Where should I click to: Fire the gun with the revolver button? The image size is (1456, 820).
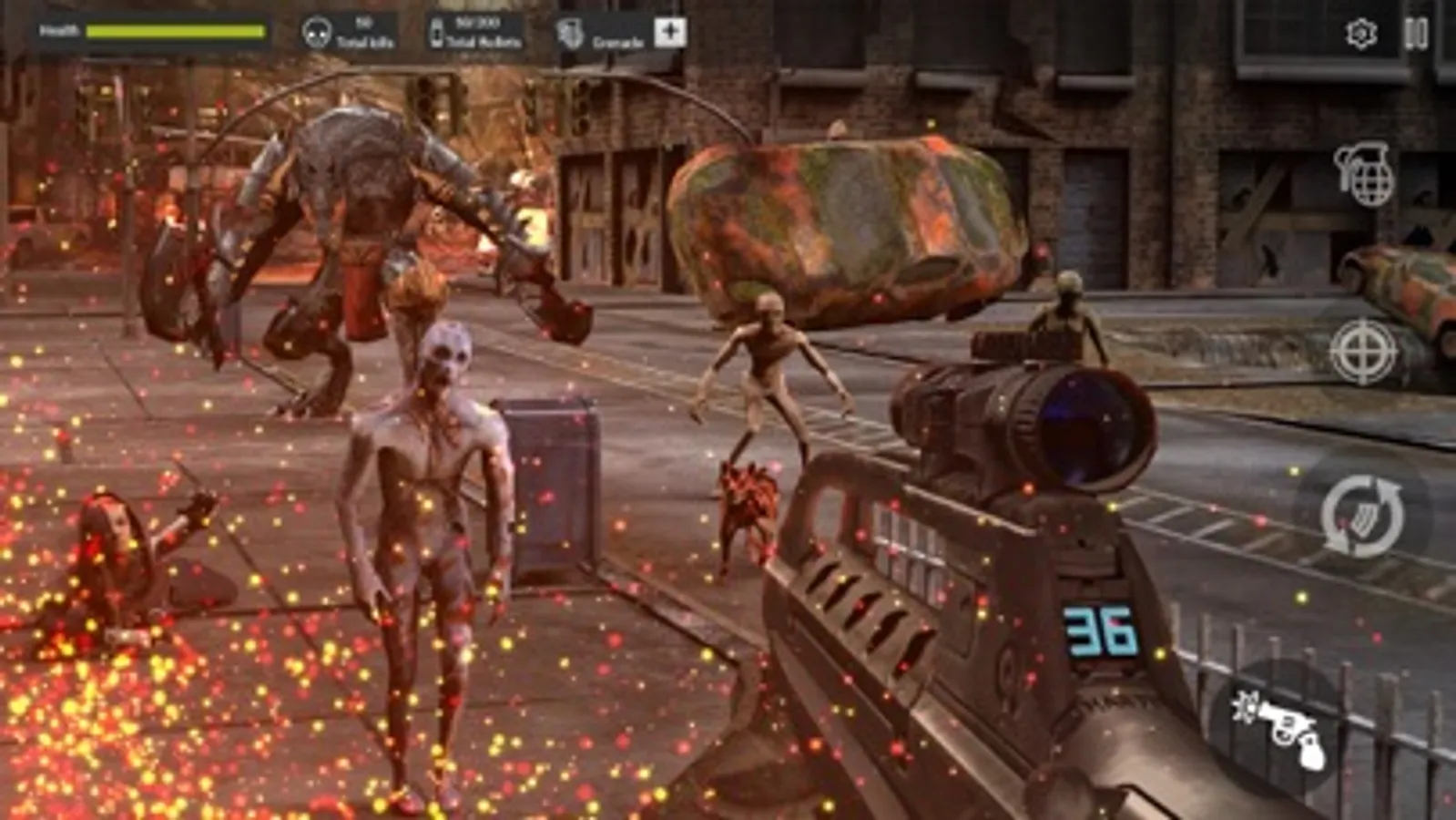click(1279, 727)
